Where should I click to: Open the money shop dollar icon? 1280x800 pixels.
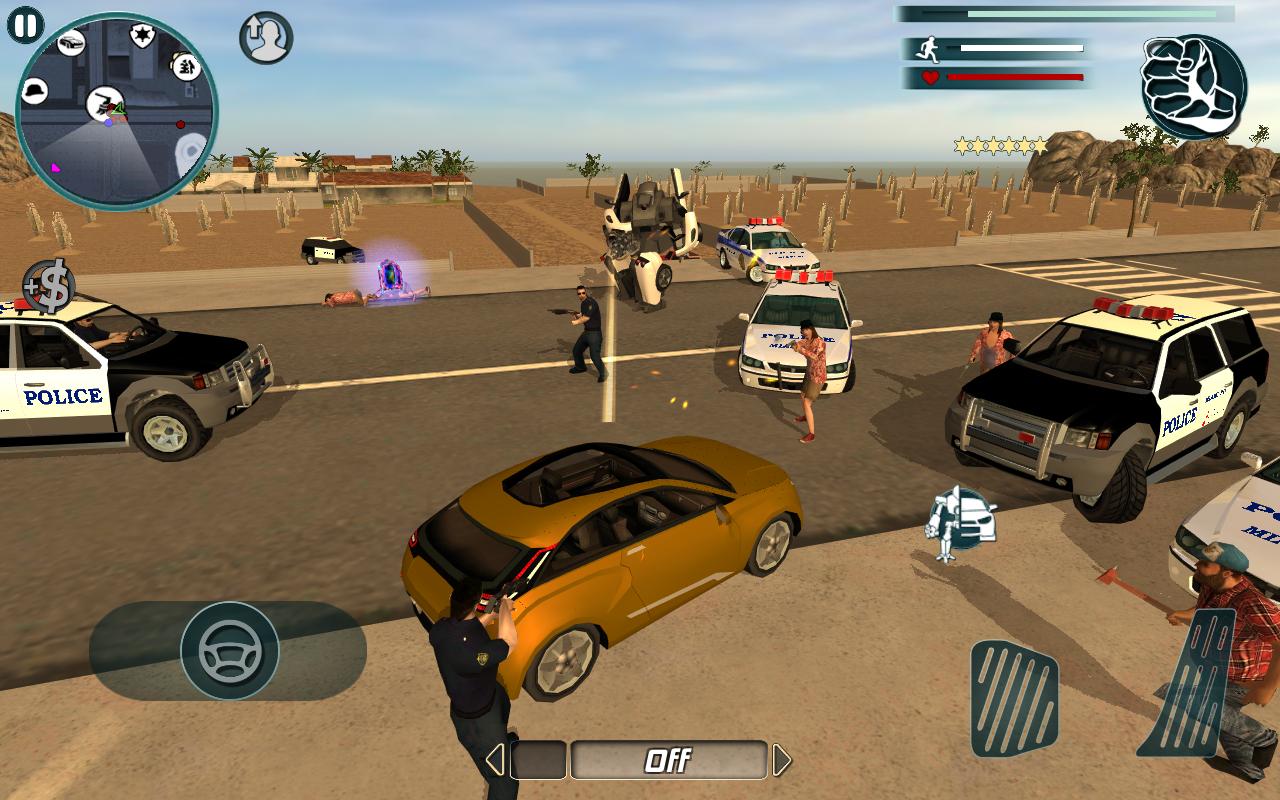[x=49, y=286]
